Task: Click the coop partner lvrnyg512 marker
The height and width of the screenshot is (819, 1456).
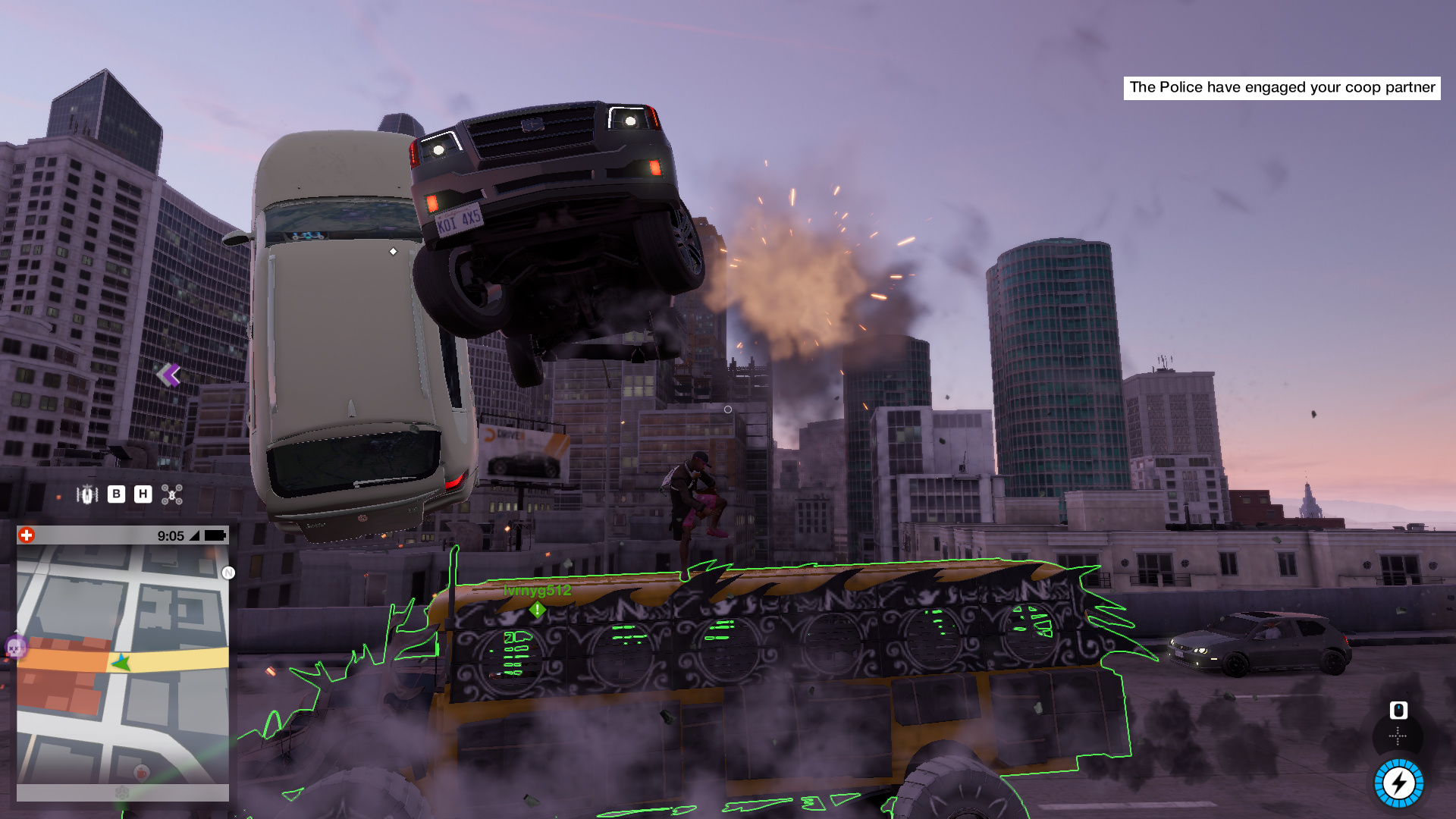Action: pyautogui.click(x=537, y=609)
